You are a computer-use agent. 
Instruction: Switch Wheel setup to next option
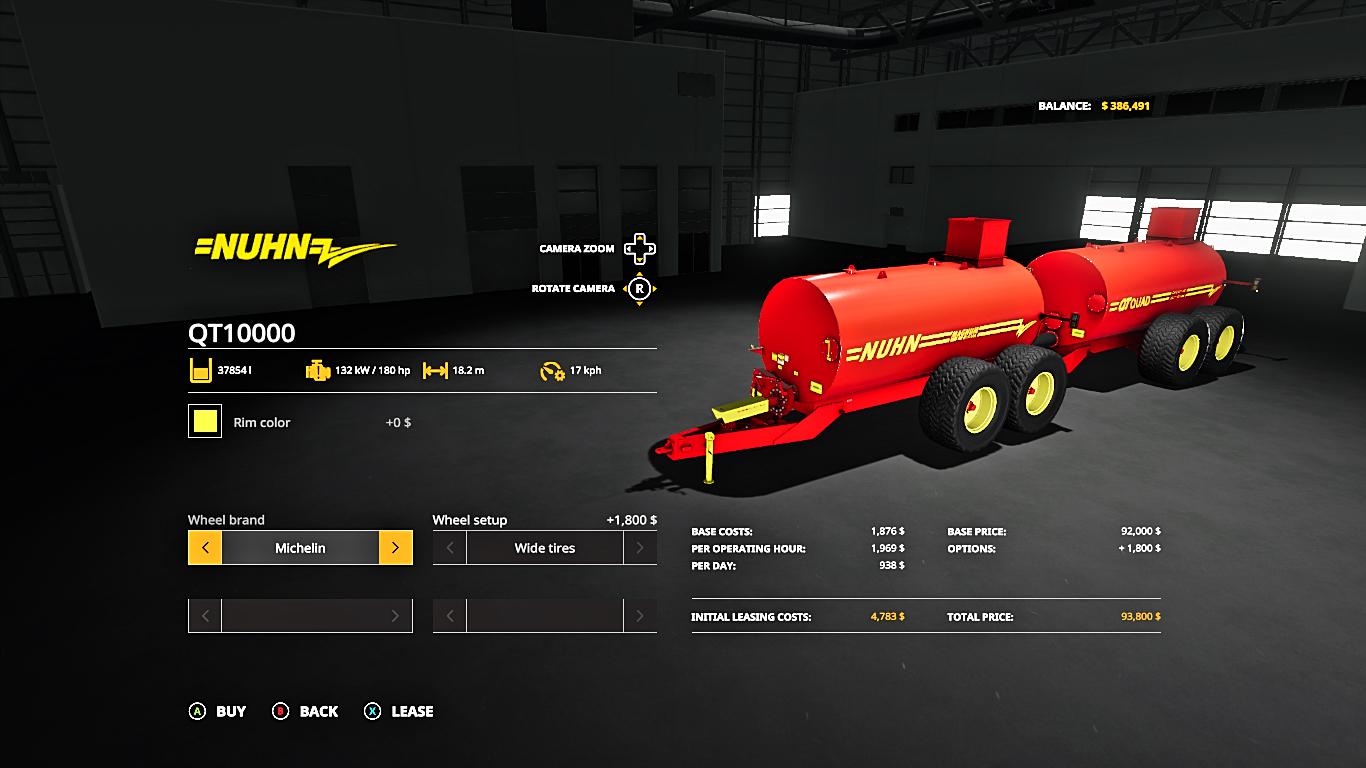click(x=640, y=548)
